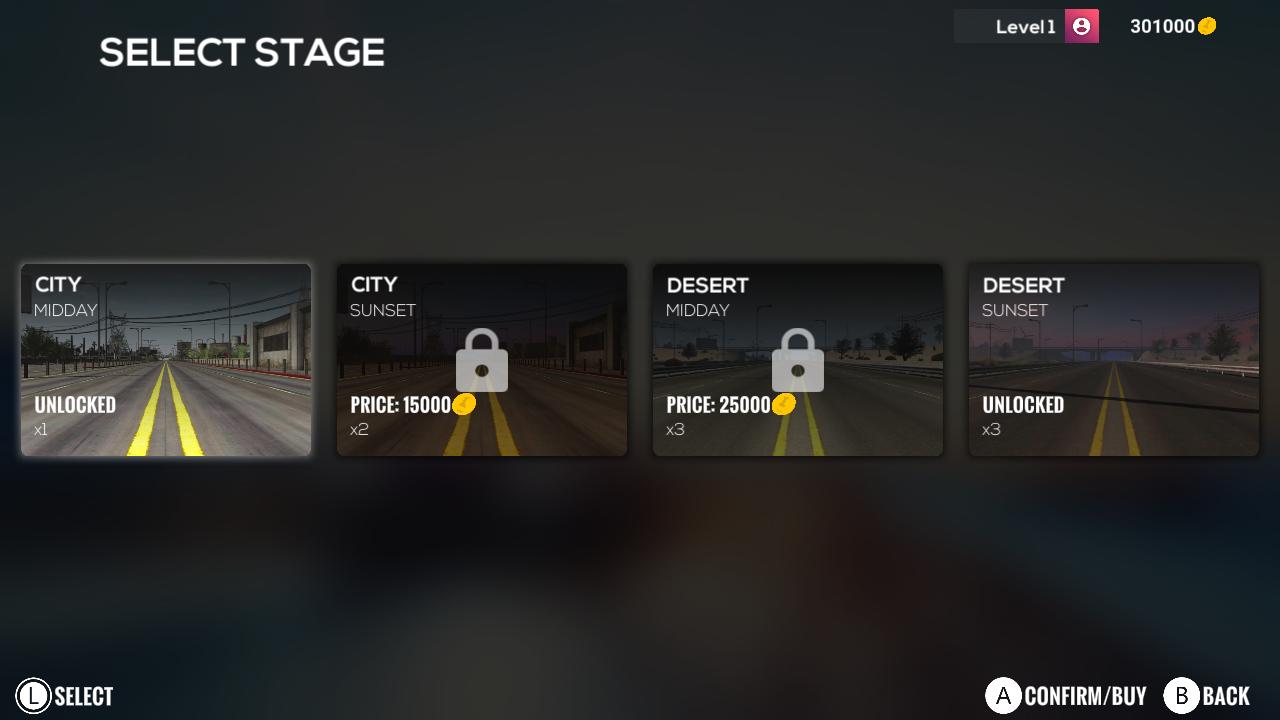Click the coin icon beside the 15000 price
This screenshot has width=1280, height=720.
point(462,404)
